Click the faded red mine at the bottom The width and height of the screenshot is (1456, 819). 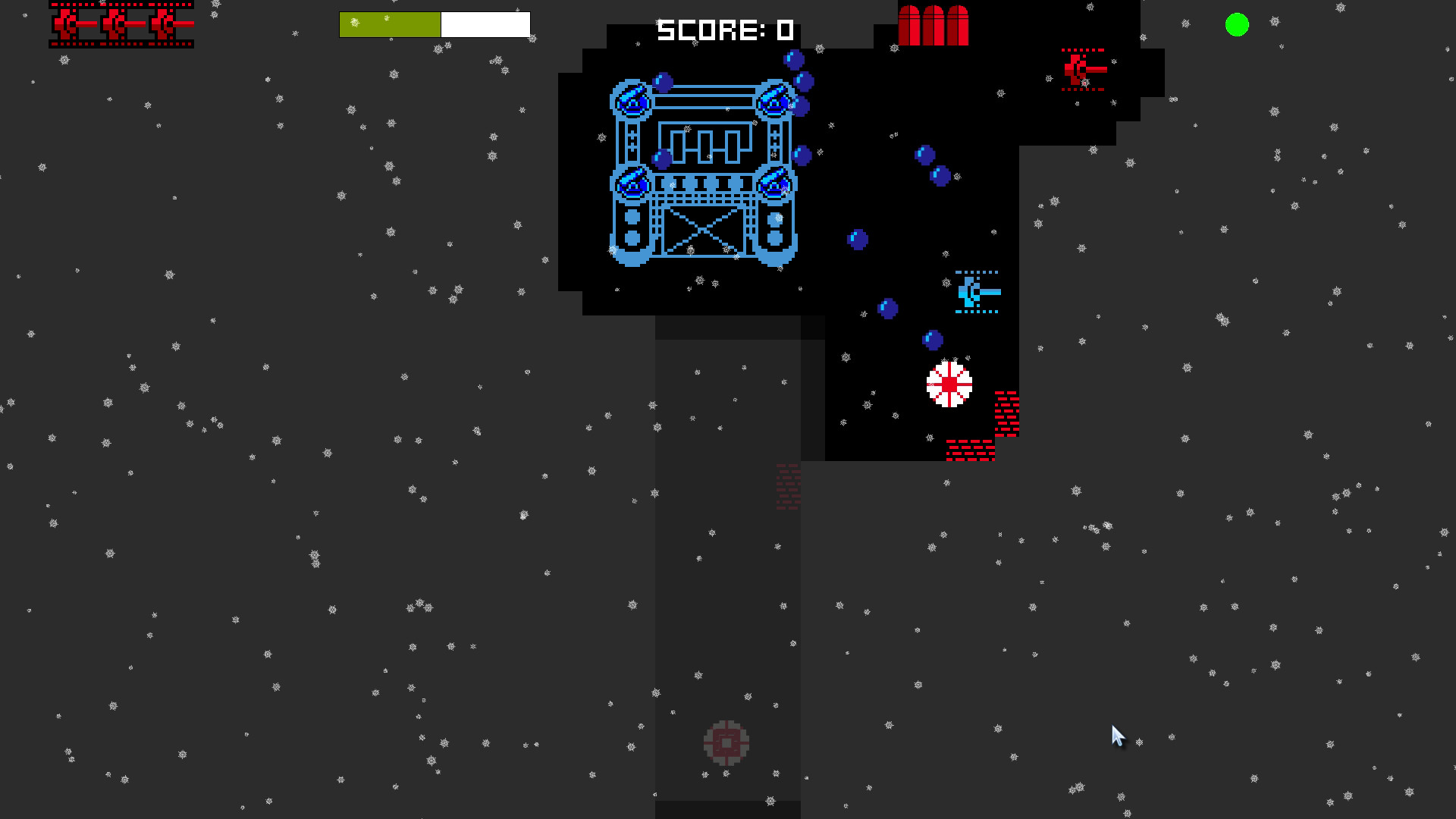click(728, 743)
